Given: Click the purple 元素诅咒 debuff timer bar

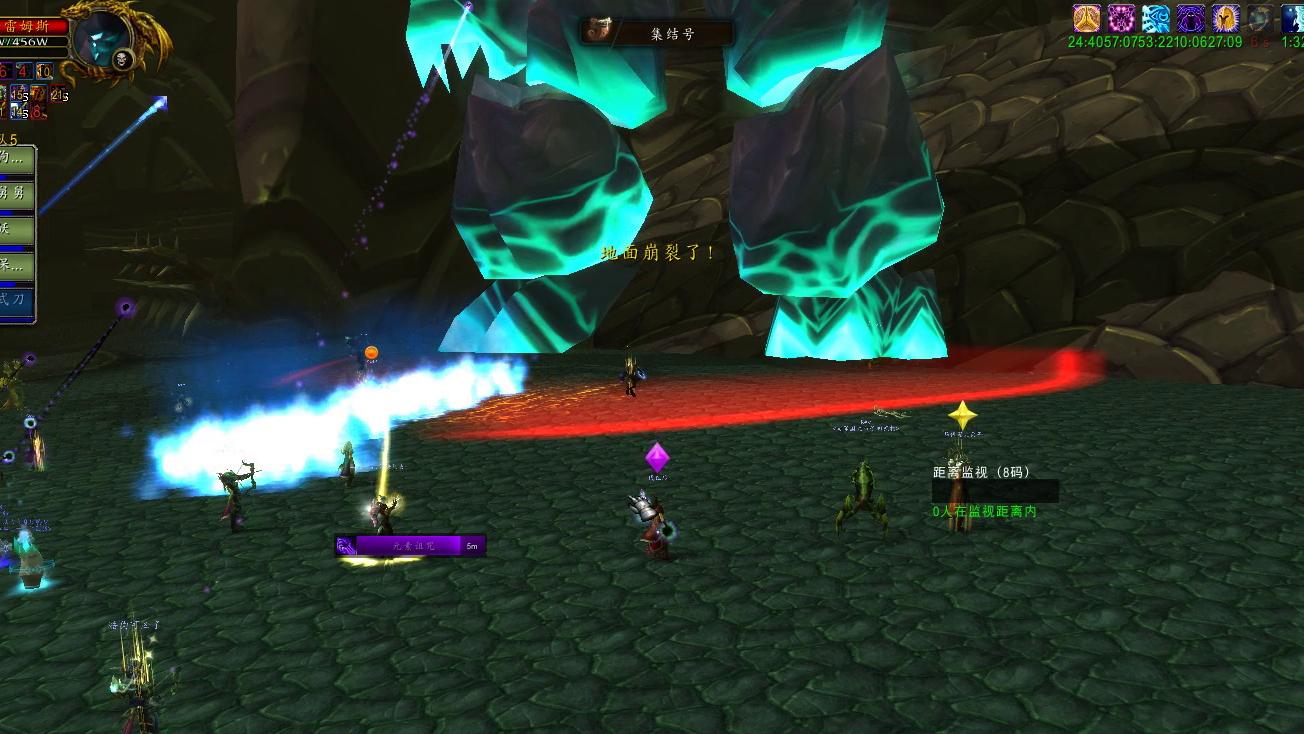Looking at the screenshot, I should click(x=410, y=546).
